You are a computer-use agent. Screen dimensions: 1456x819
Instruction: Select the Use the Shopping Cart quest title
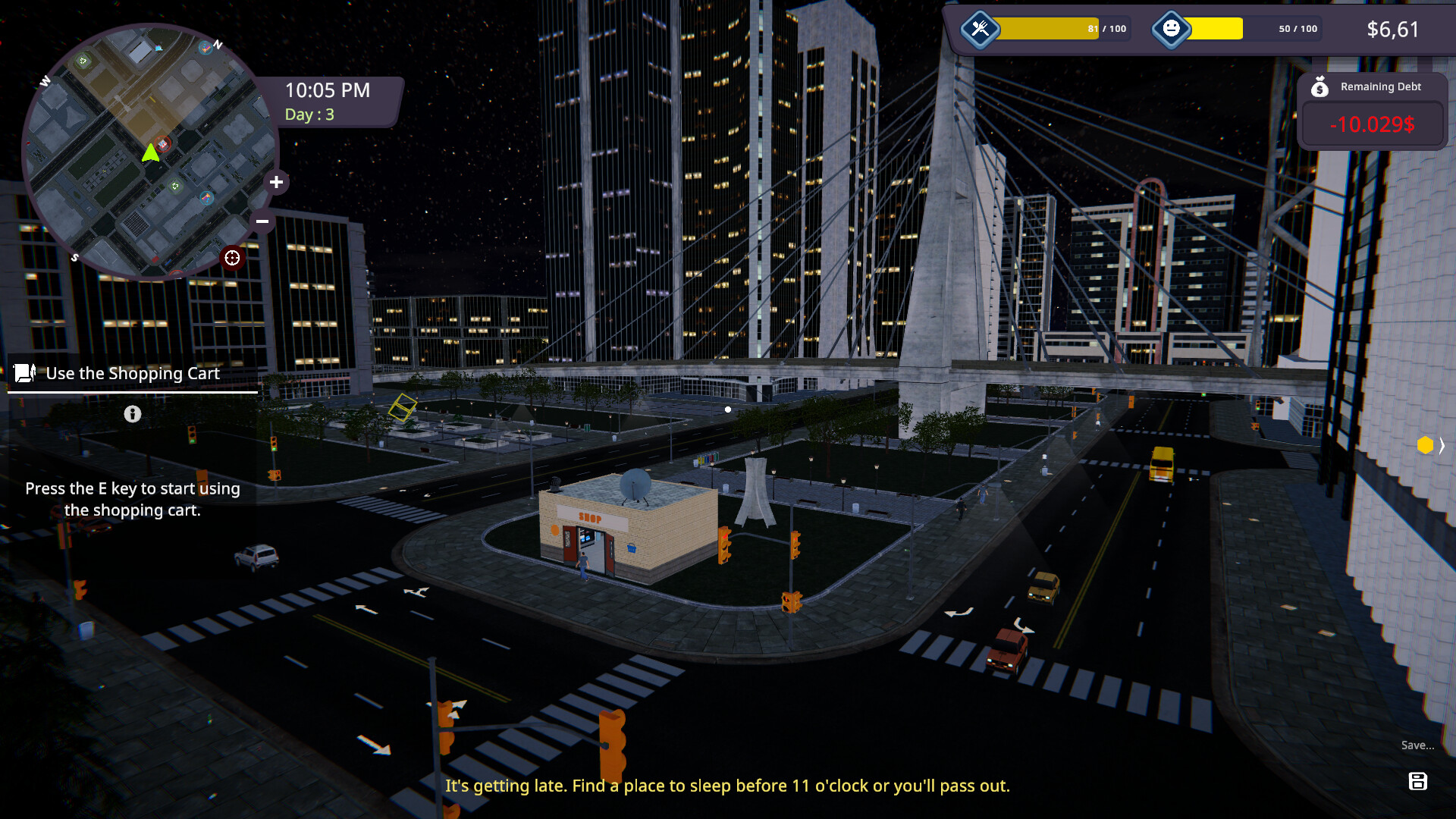pos(132,372)
